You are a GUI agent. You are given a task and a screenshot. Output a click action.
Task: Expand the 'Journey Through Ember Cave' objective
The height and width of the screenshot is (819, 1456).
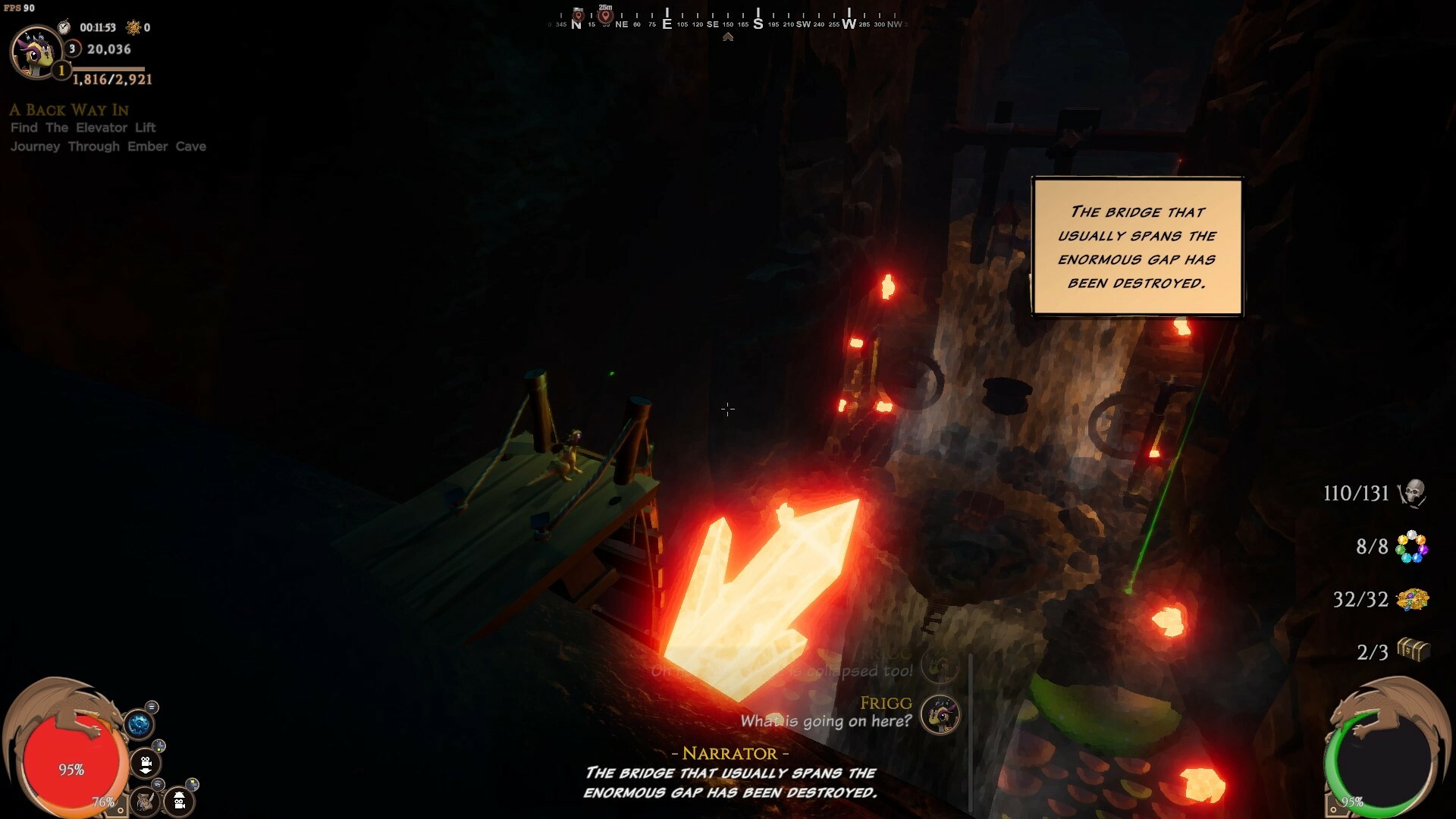[108, 146]
